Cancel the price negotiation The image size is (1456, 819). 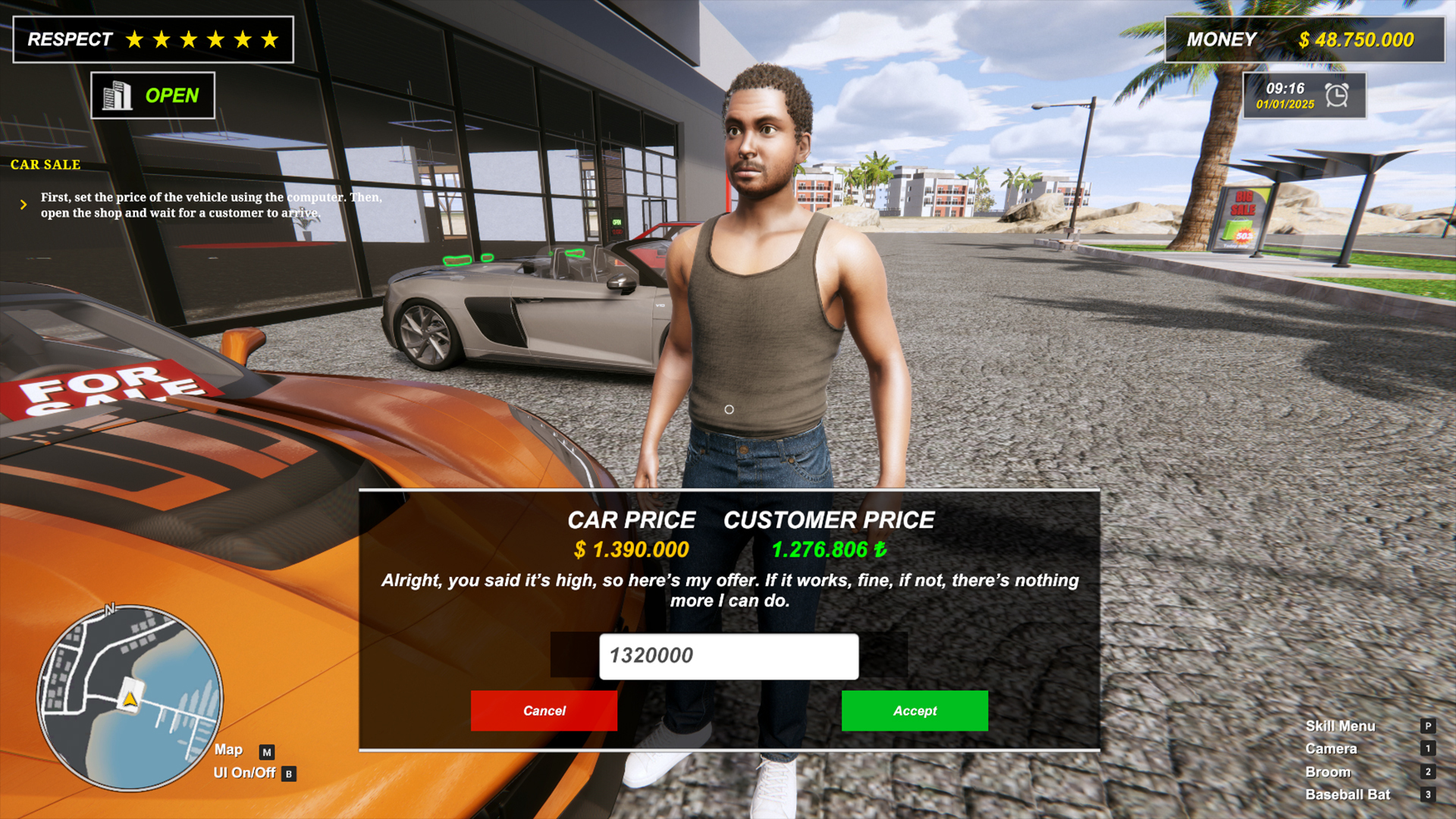(543, 711)
